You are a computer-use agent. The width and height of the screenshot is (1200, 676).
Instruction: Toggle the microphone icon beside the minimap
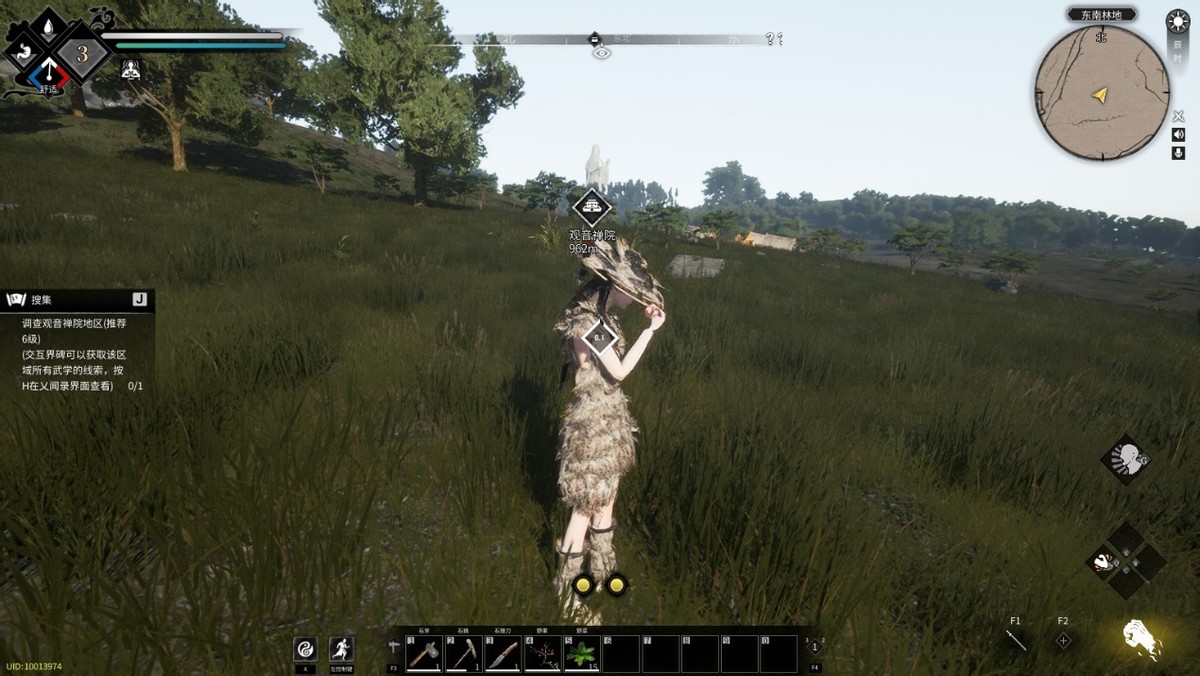point(1178,153)
